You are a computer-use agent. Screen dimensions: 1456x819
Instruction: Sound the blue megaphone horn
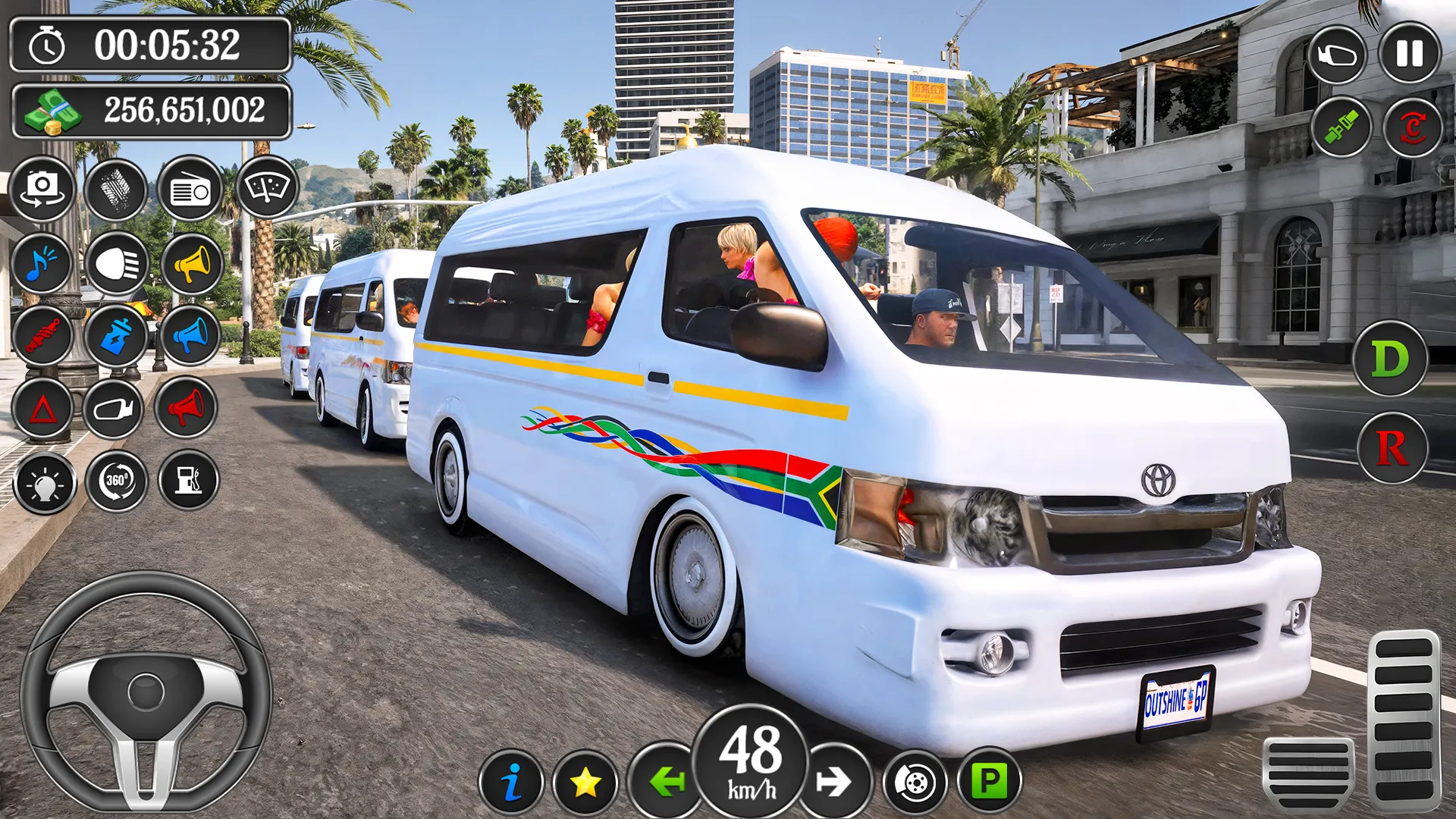(x=191, y=336)
